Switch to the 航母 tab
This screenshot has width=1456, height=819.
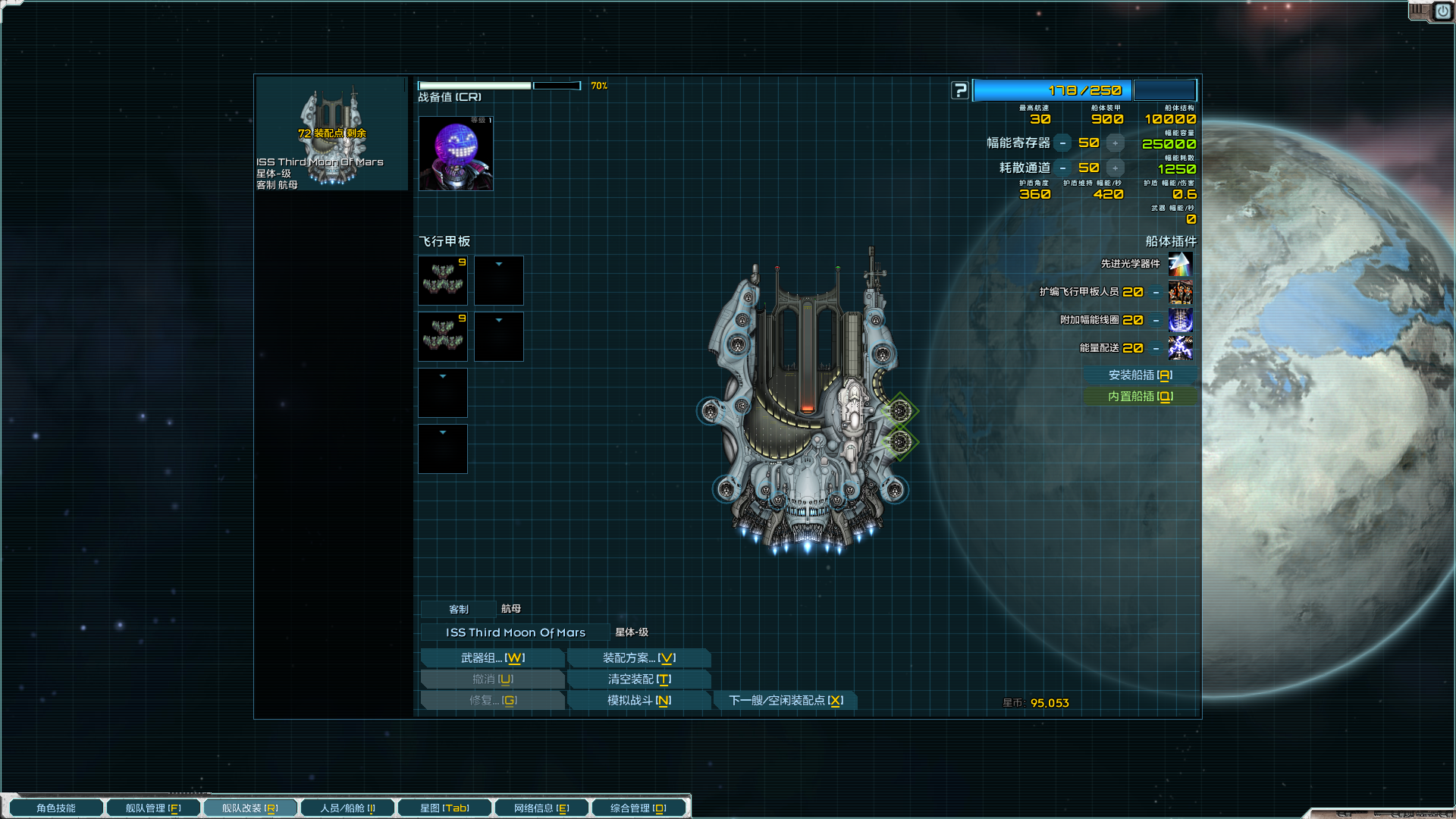pyautogui.click(x=511, y=607)
